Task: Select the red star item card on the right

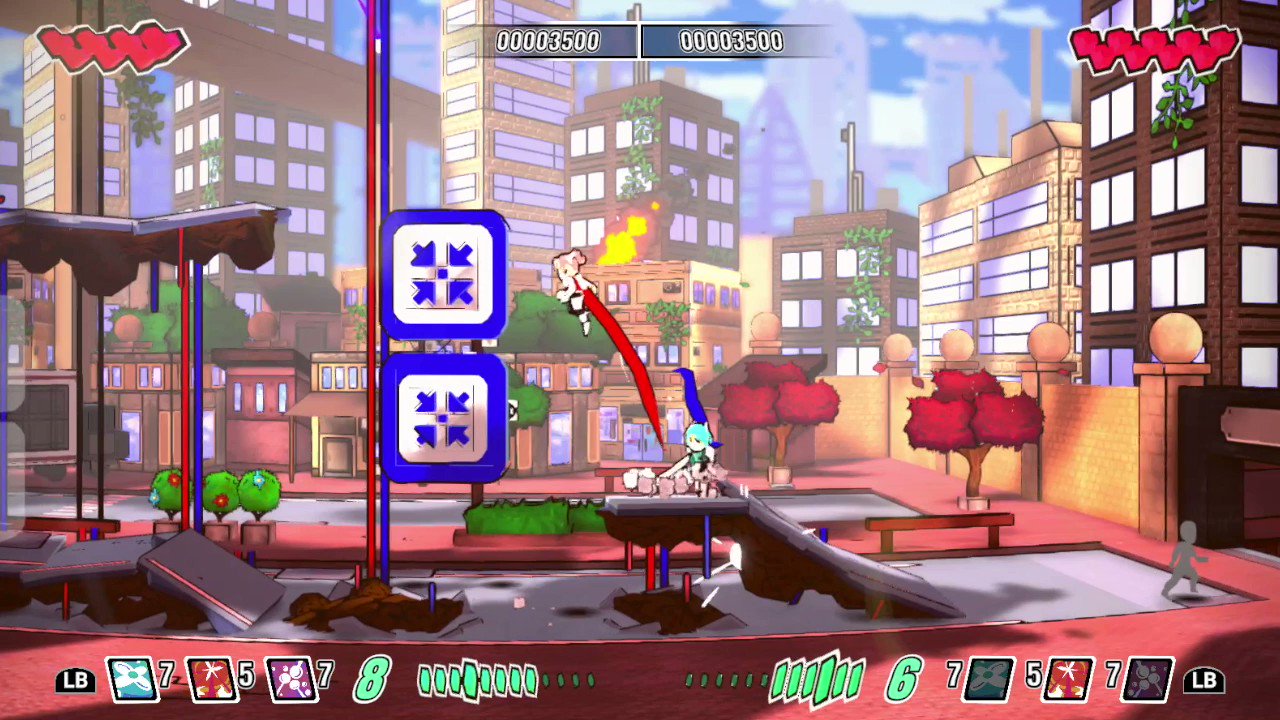Action: [x=1064, y=680]
